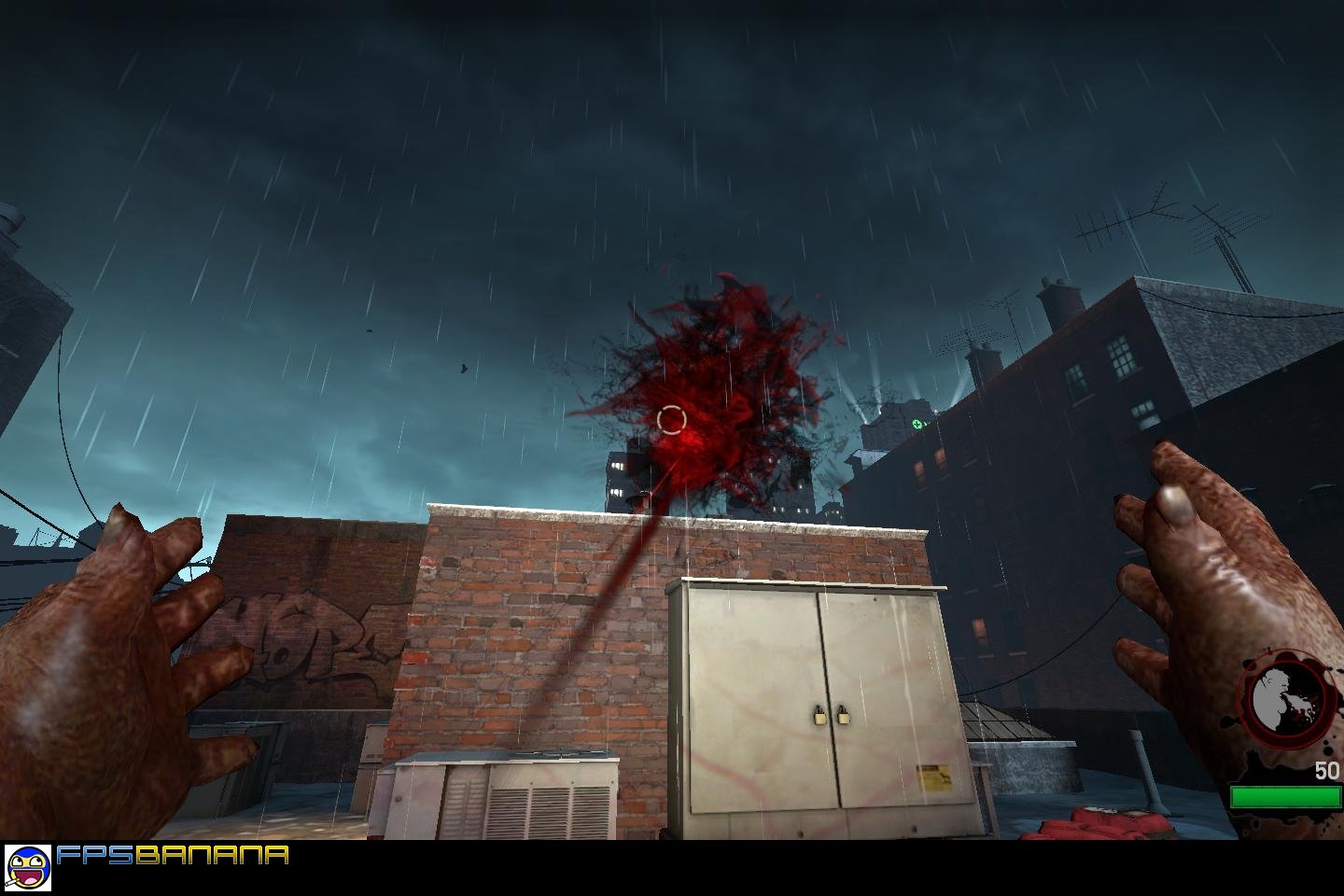Click the green health bar

click(1286, 794)
